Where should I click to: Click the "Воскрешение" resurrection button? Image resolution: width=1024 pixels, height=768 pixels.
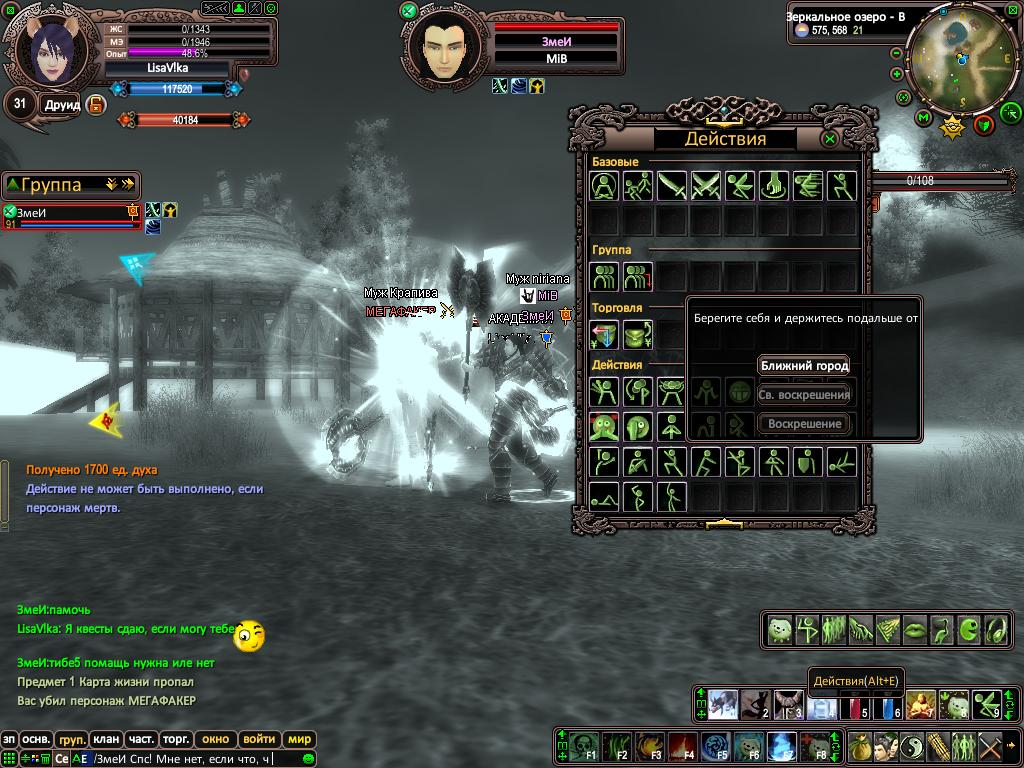(804, 424)
